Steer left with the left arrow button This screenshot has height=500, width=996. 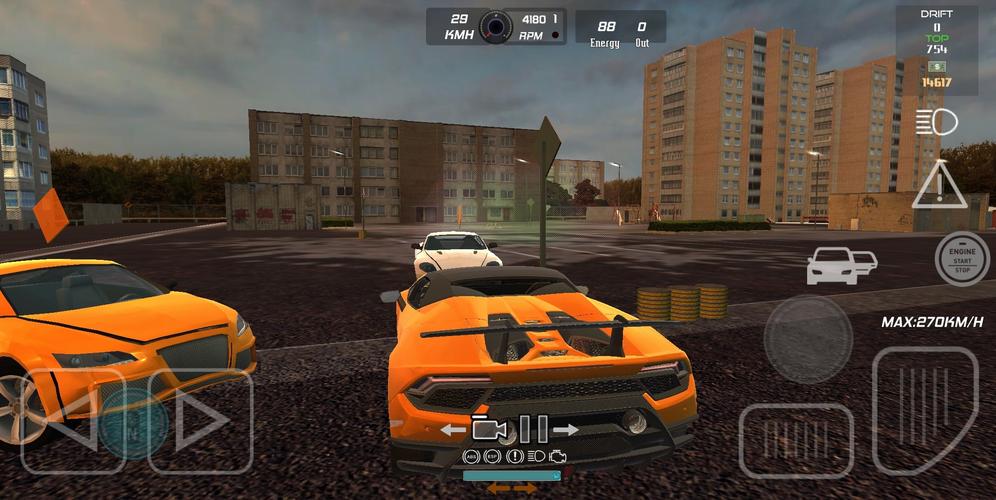(x=70, y=421)
